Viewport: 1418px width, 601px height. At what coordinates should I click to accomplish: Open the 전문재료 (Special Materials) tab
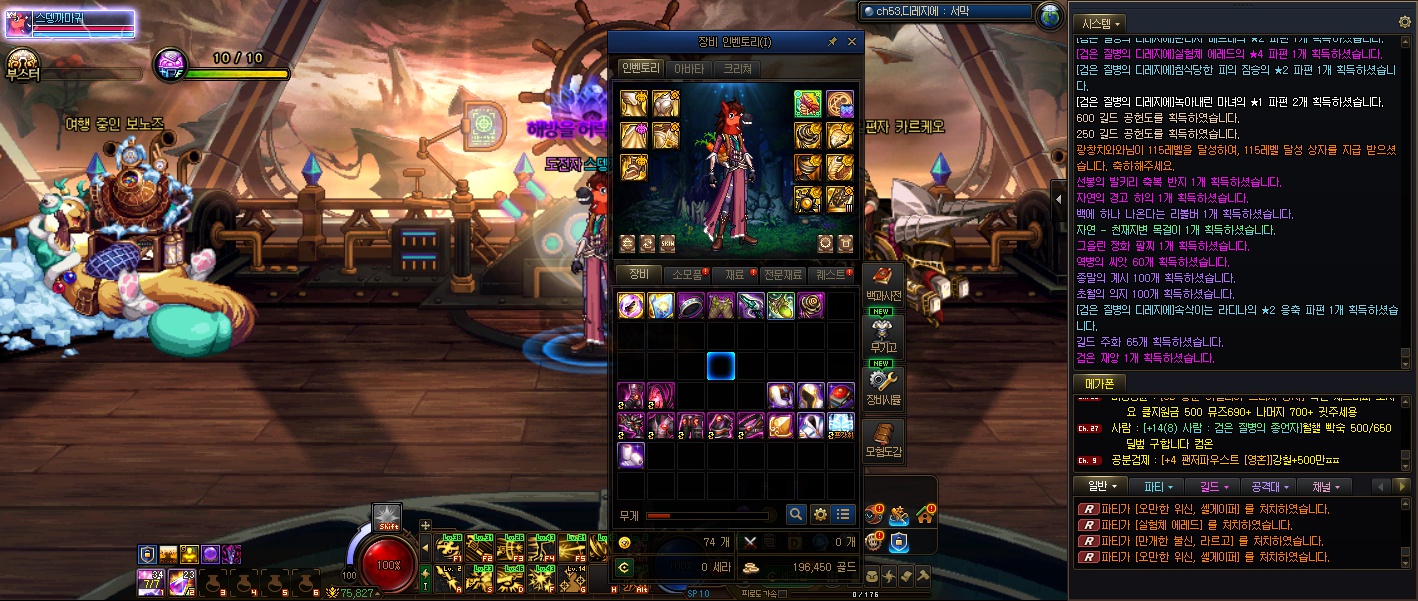coord(784,274)
